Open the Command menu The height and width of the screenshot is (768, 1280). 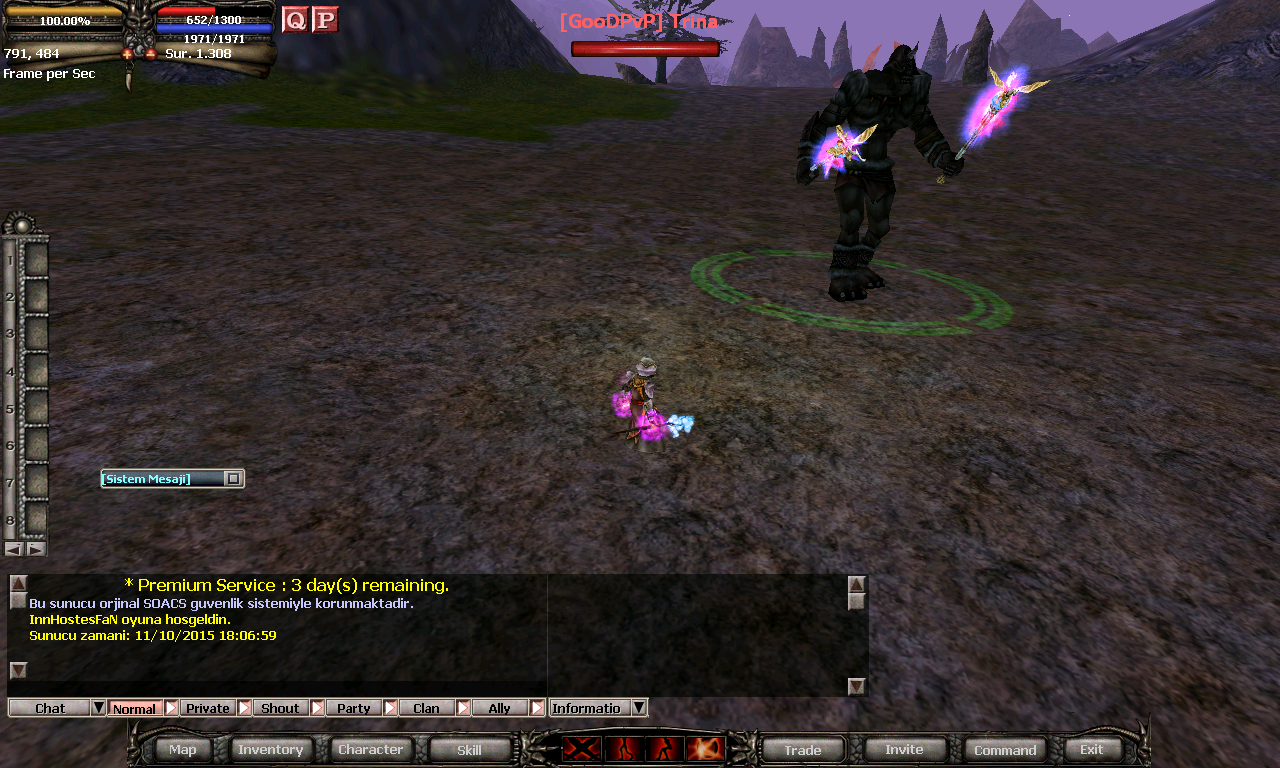(1005, 749)
